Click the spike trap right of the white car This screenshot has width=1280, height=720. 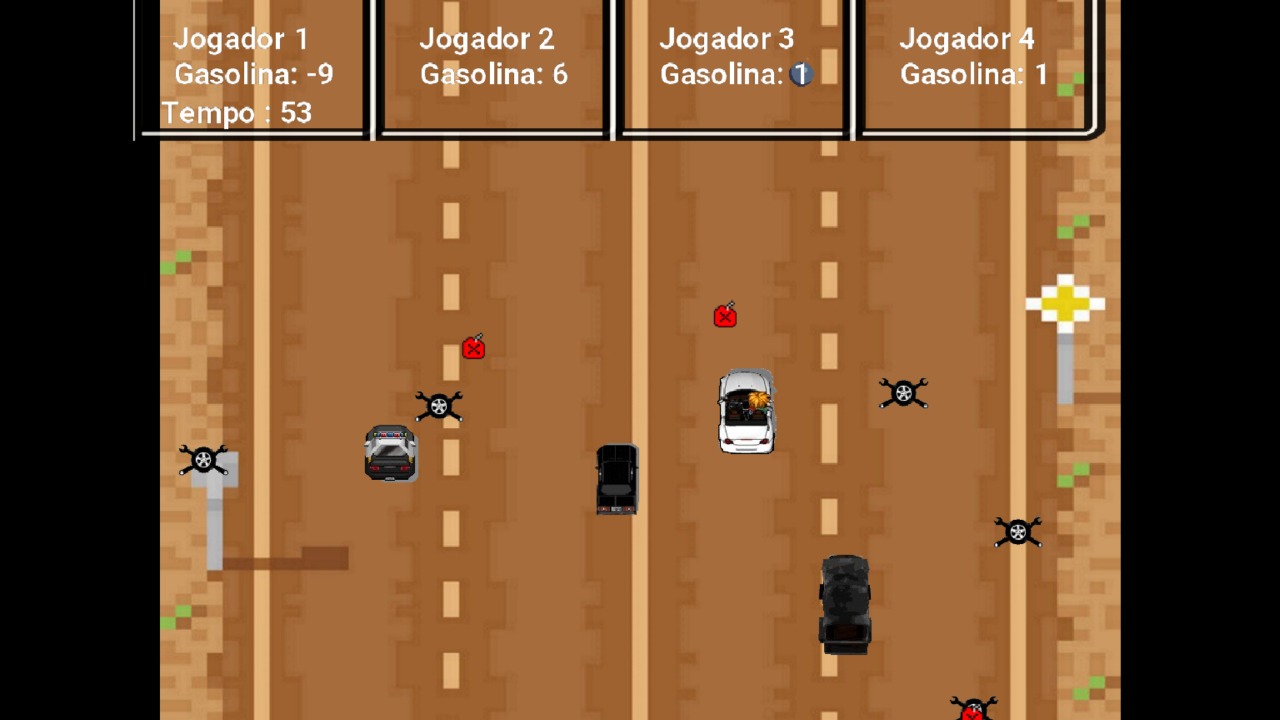pos(903,393)
